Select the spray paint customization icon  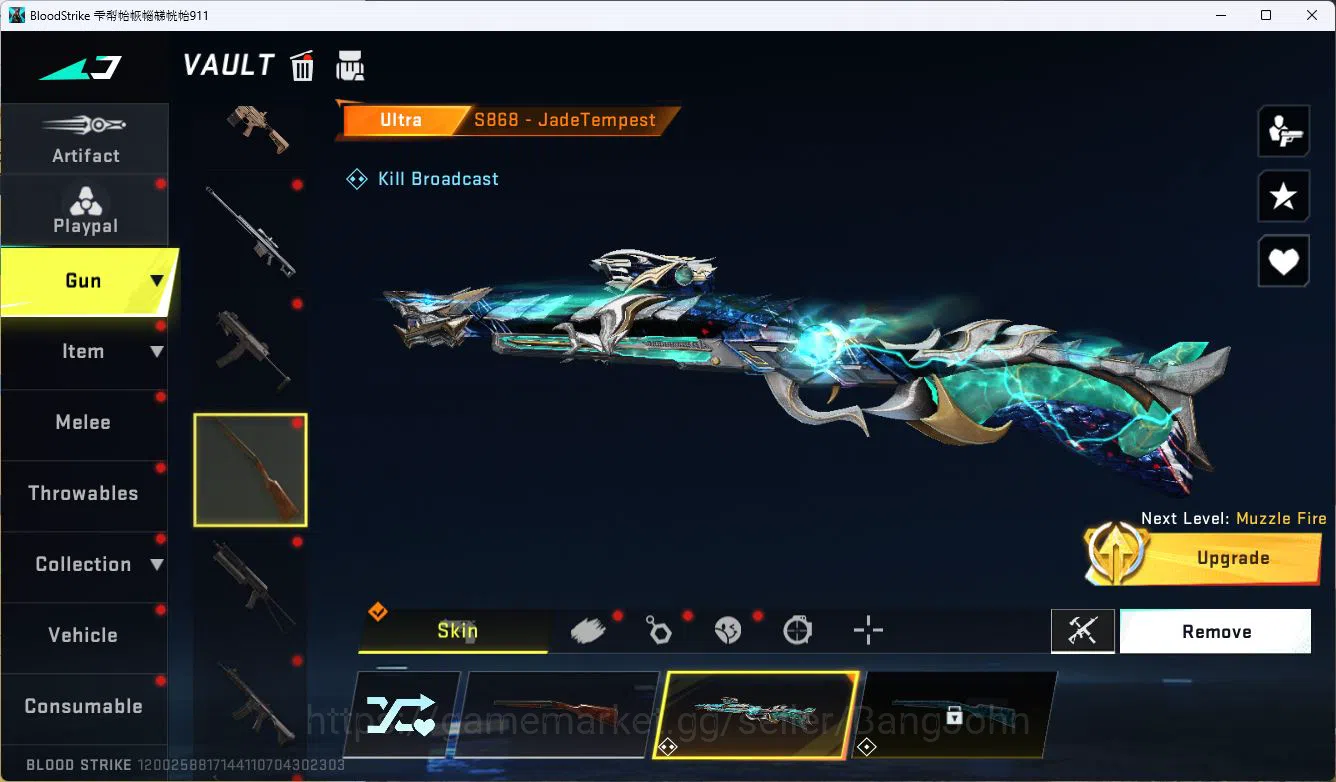point(589,629)
